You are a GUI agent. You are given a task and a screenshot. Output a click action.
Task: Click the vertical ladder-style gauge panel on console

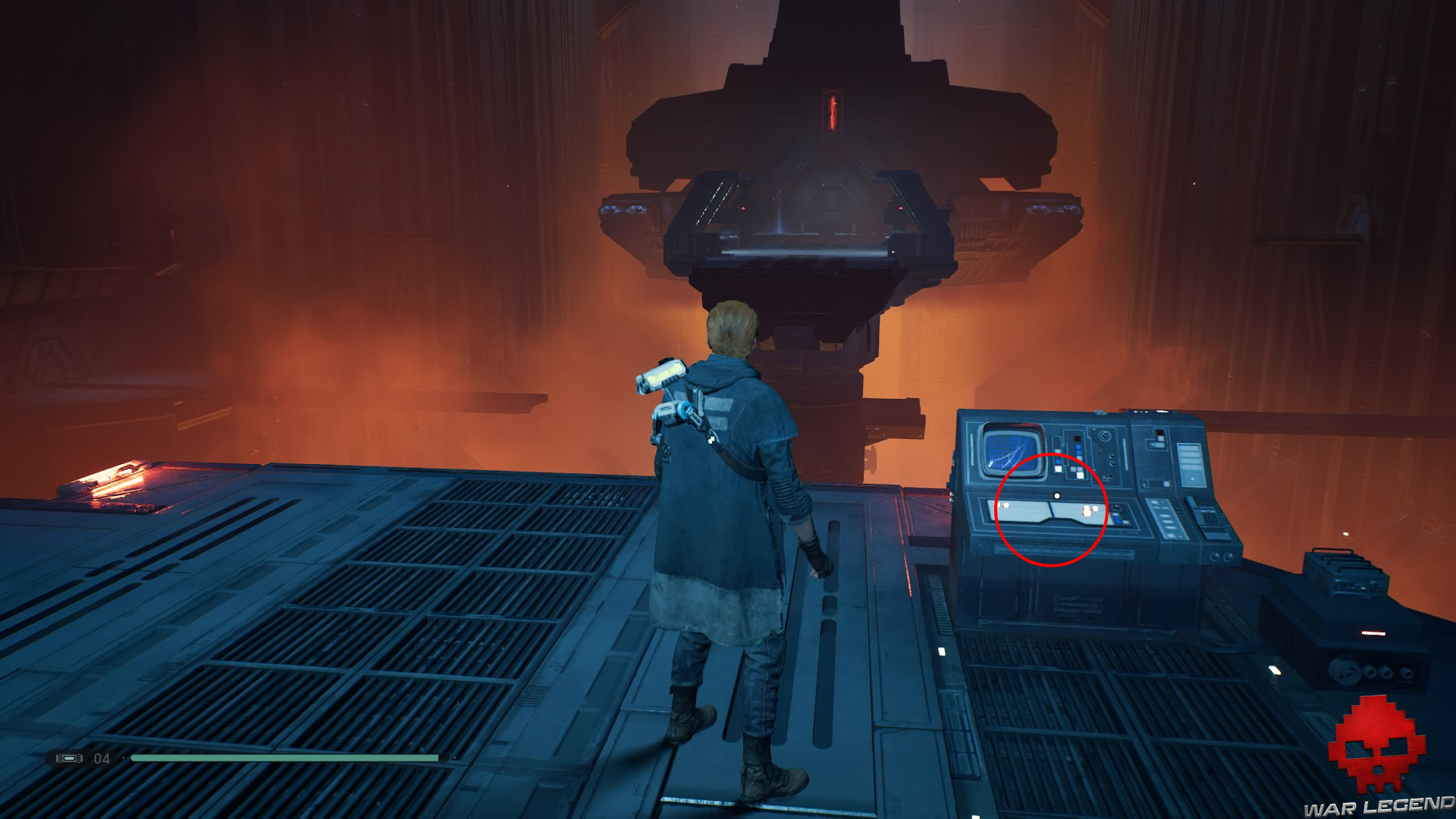(x=1190, y=463)
